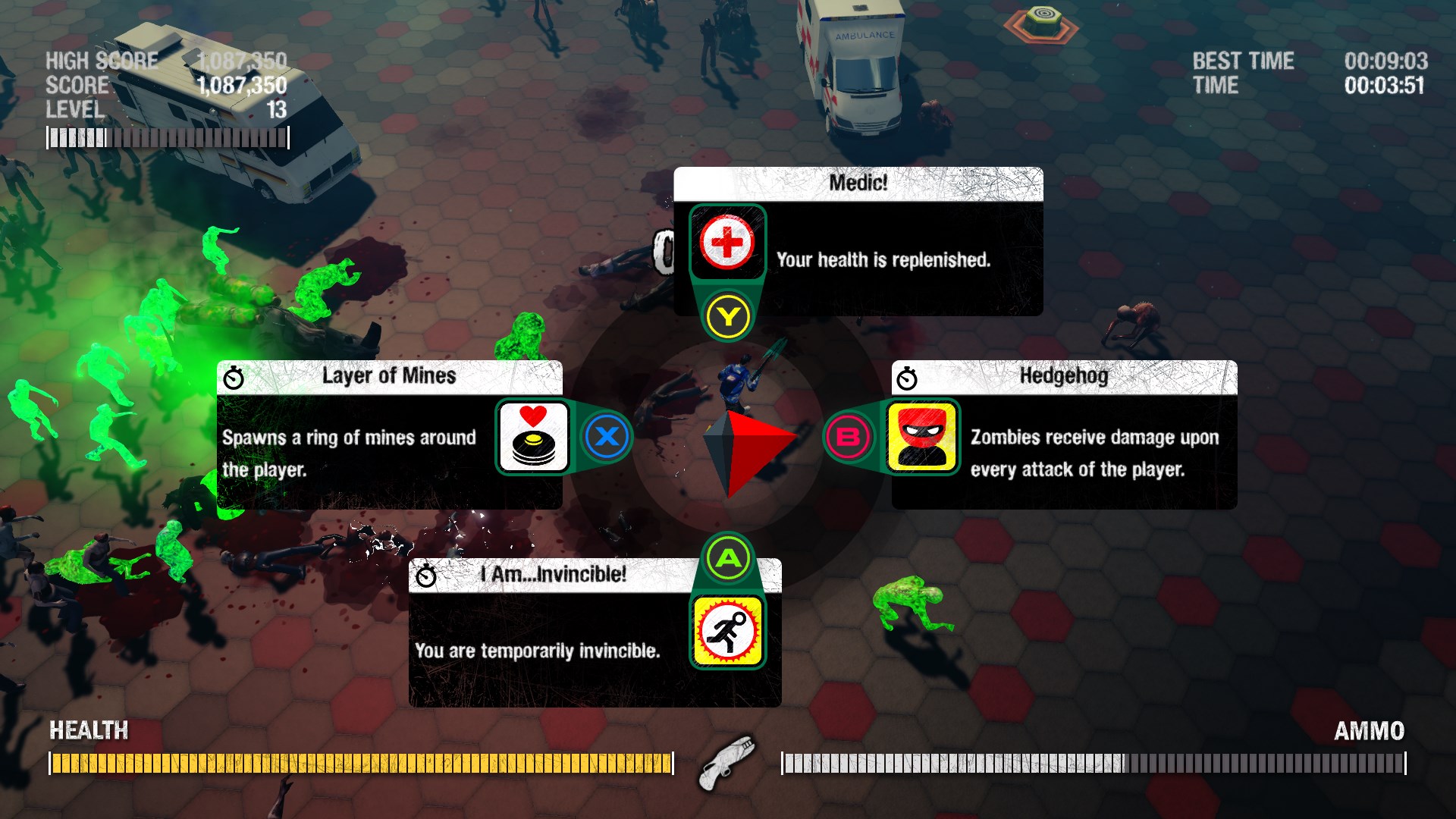Click the LEVEL 13 progress bar
The image size is (1456, 819).
167,136
